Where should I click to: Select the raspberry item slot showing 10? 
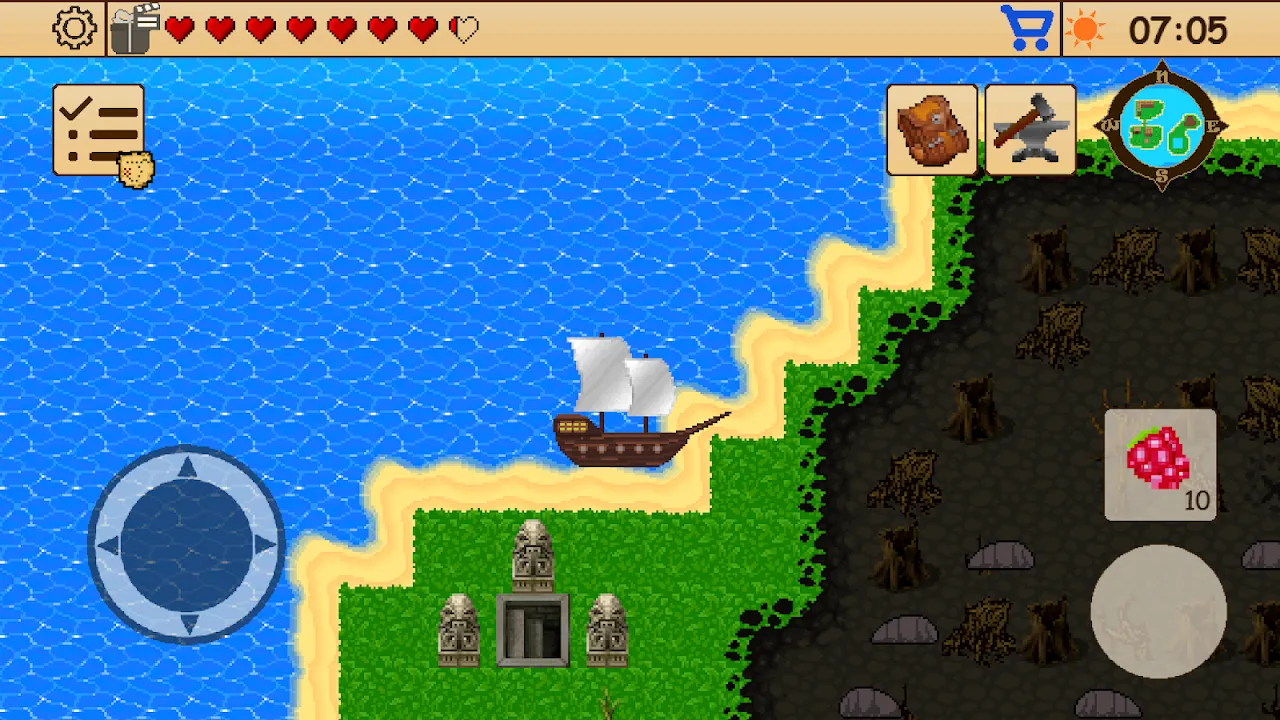coord(1160,465)
